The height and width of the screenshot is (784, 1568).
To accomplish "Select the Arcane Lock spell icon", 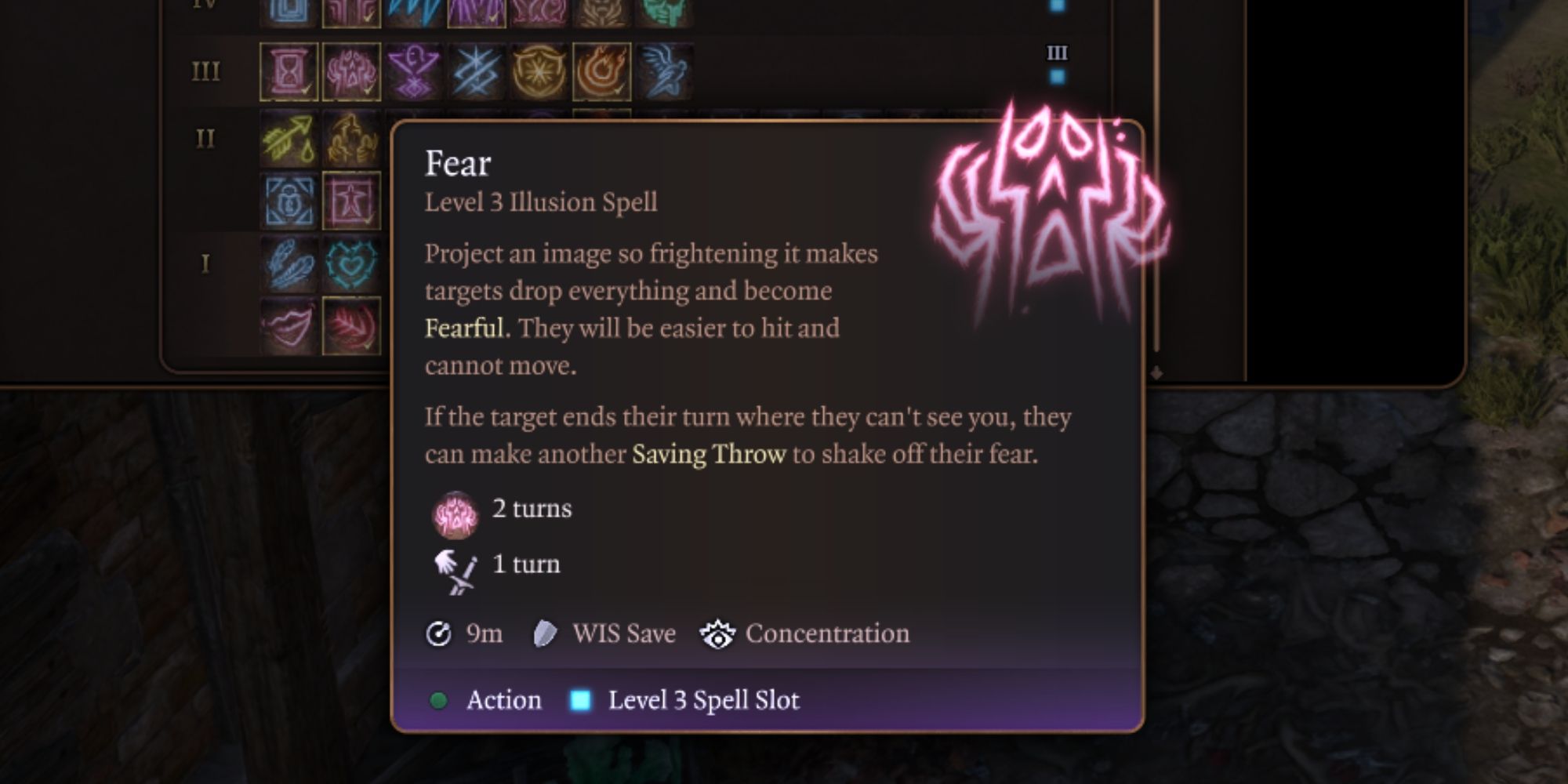I will [289, 201].
